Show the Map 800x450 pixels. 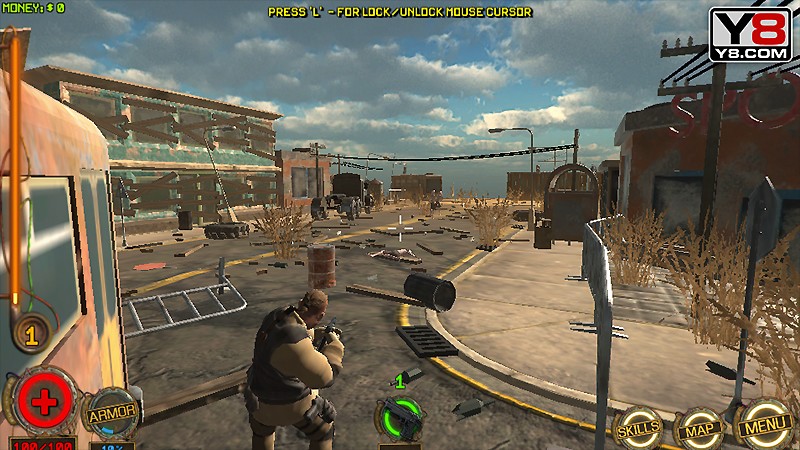tap(699, 430)
